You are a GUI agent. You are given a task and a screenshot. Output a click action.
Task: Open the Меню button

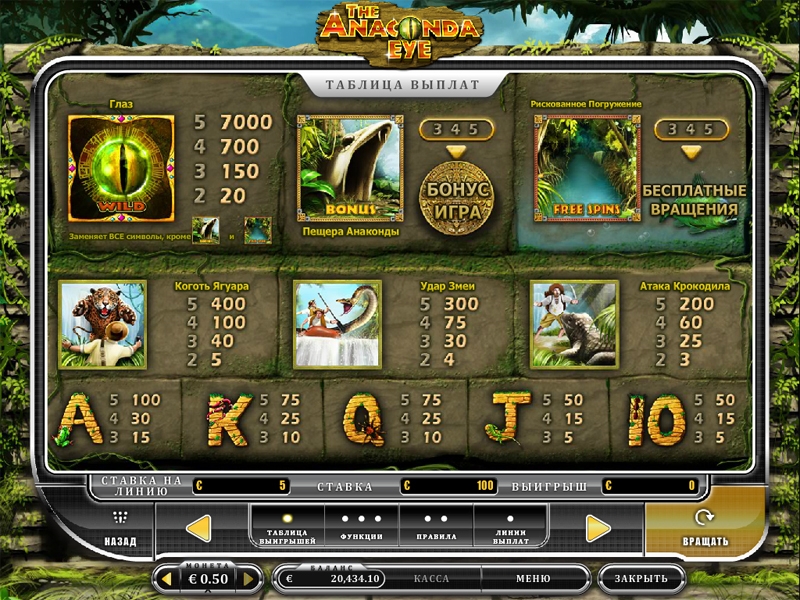533,578
